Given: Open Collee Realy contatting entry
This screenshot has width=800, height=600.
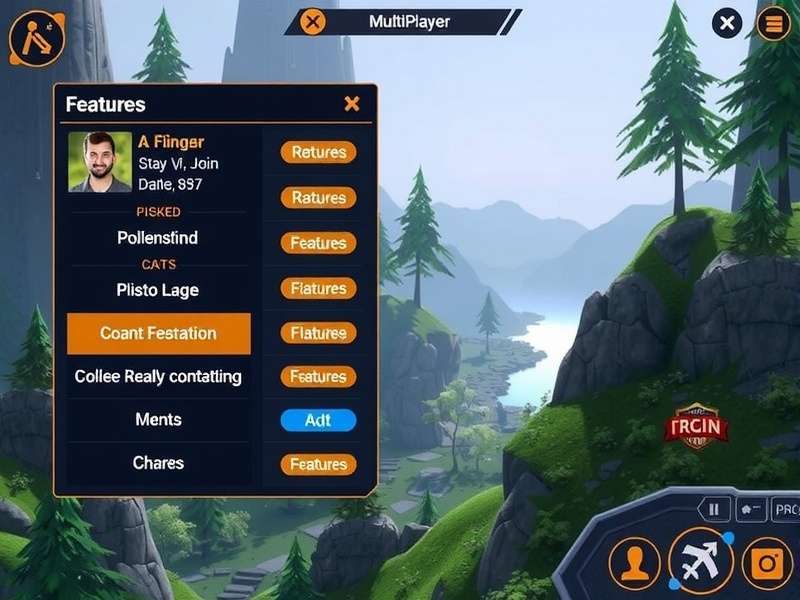Looking at the screenshot, I should tap(158, 377).
